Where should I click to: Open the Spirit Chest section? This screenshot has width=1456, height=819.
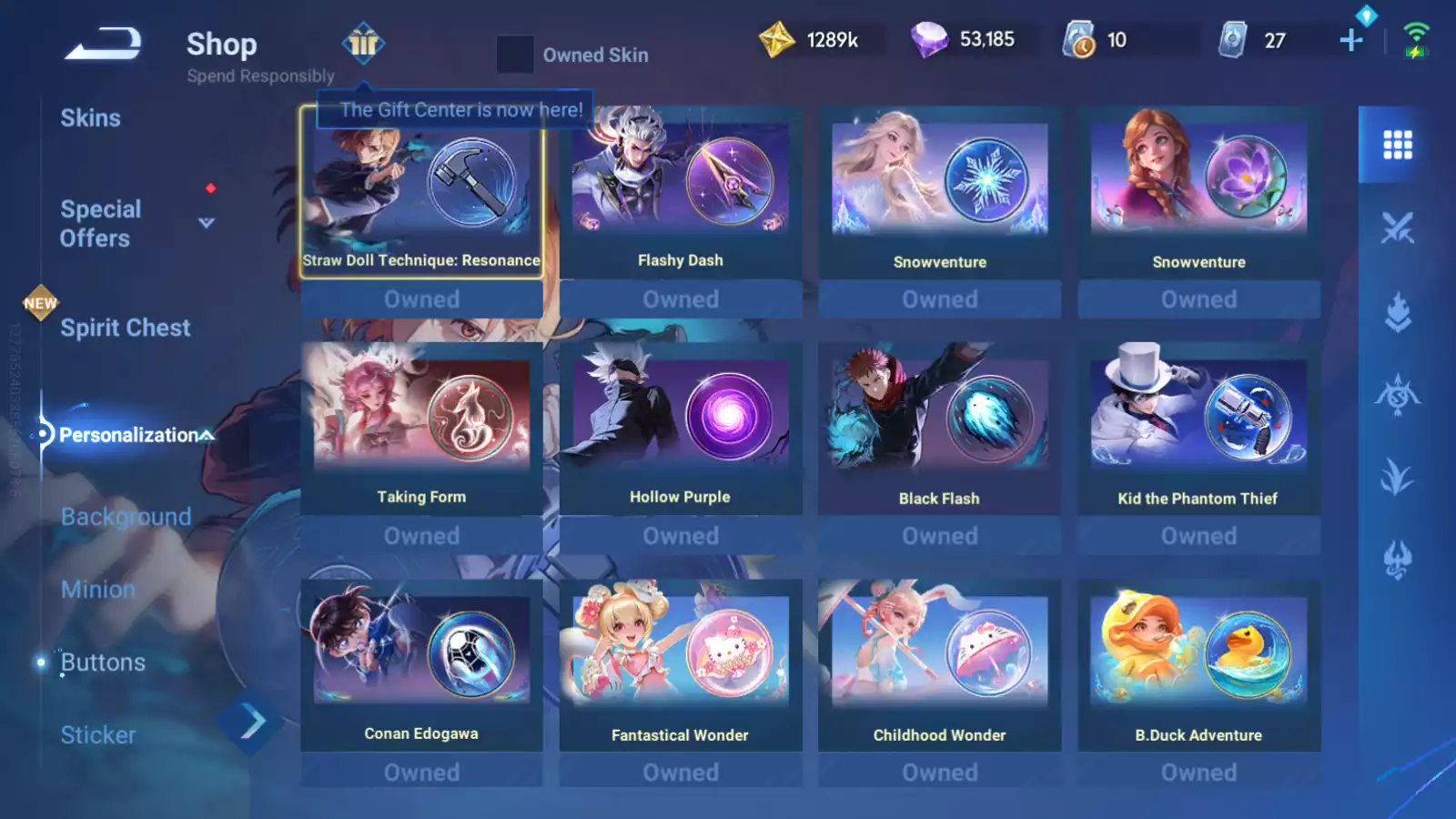[125, 328]
